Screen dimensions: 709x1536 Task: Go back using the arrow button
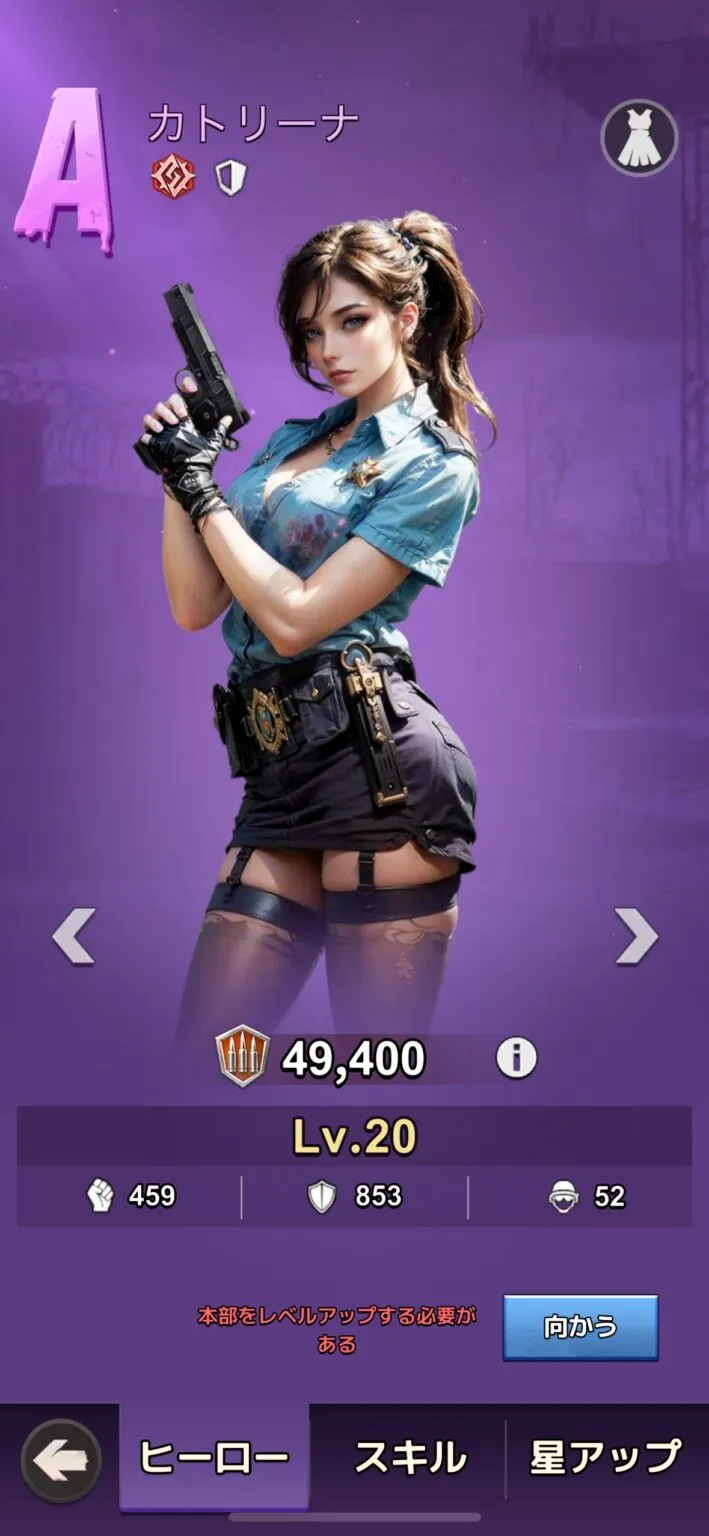pos(61,1460)
